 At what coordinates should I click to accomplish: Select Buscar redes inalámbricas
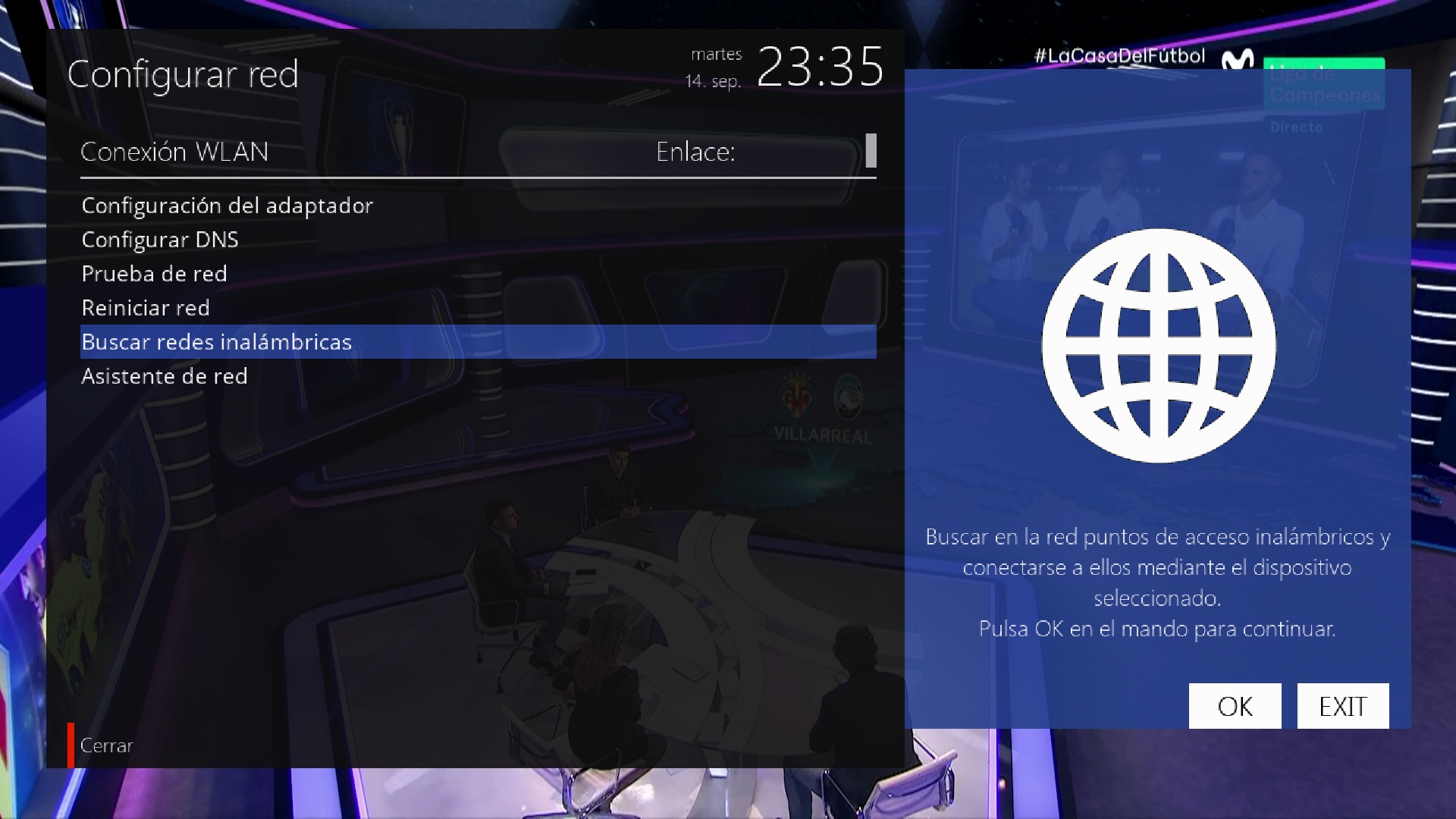pos(217,342)
